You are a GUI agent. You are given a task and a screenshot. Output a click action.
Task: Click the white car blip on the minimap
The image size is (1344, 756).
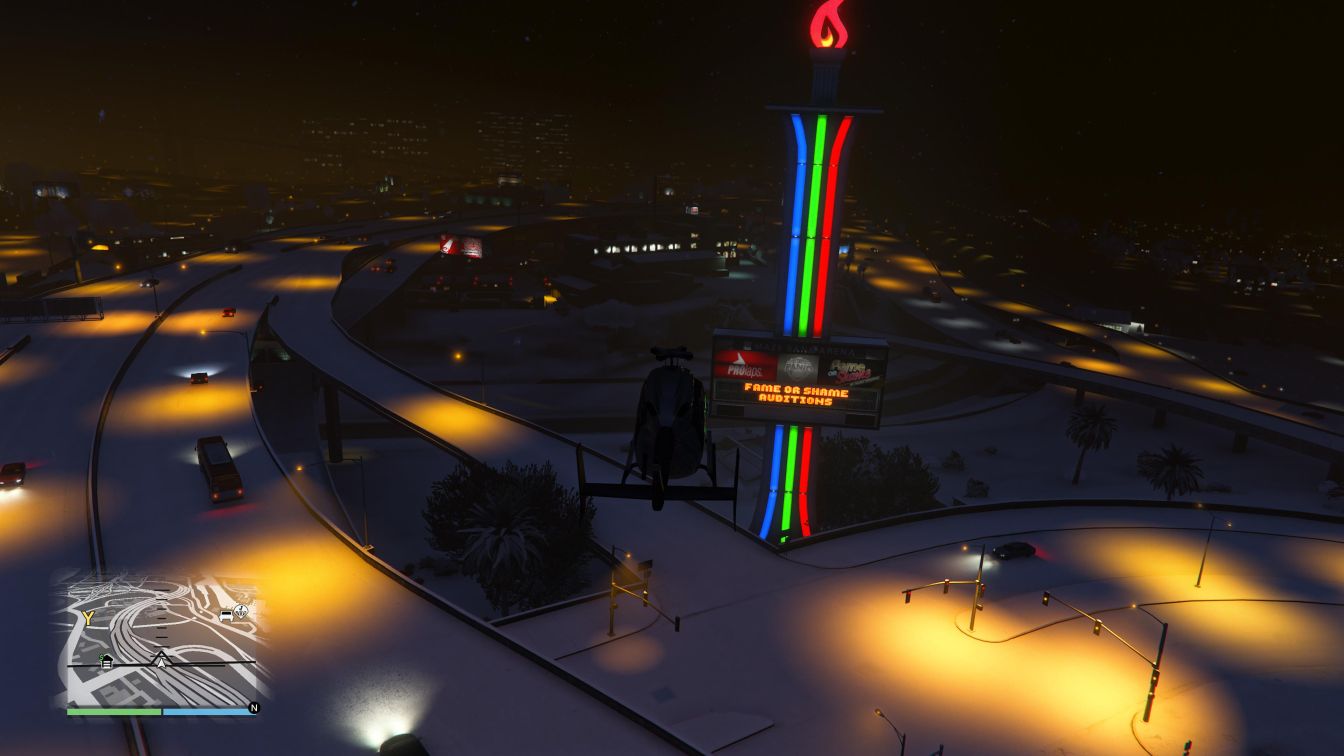coord(226,614)
